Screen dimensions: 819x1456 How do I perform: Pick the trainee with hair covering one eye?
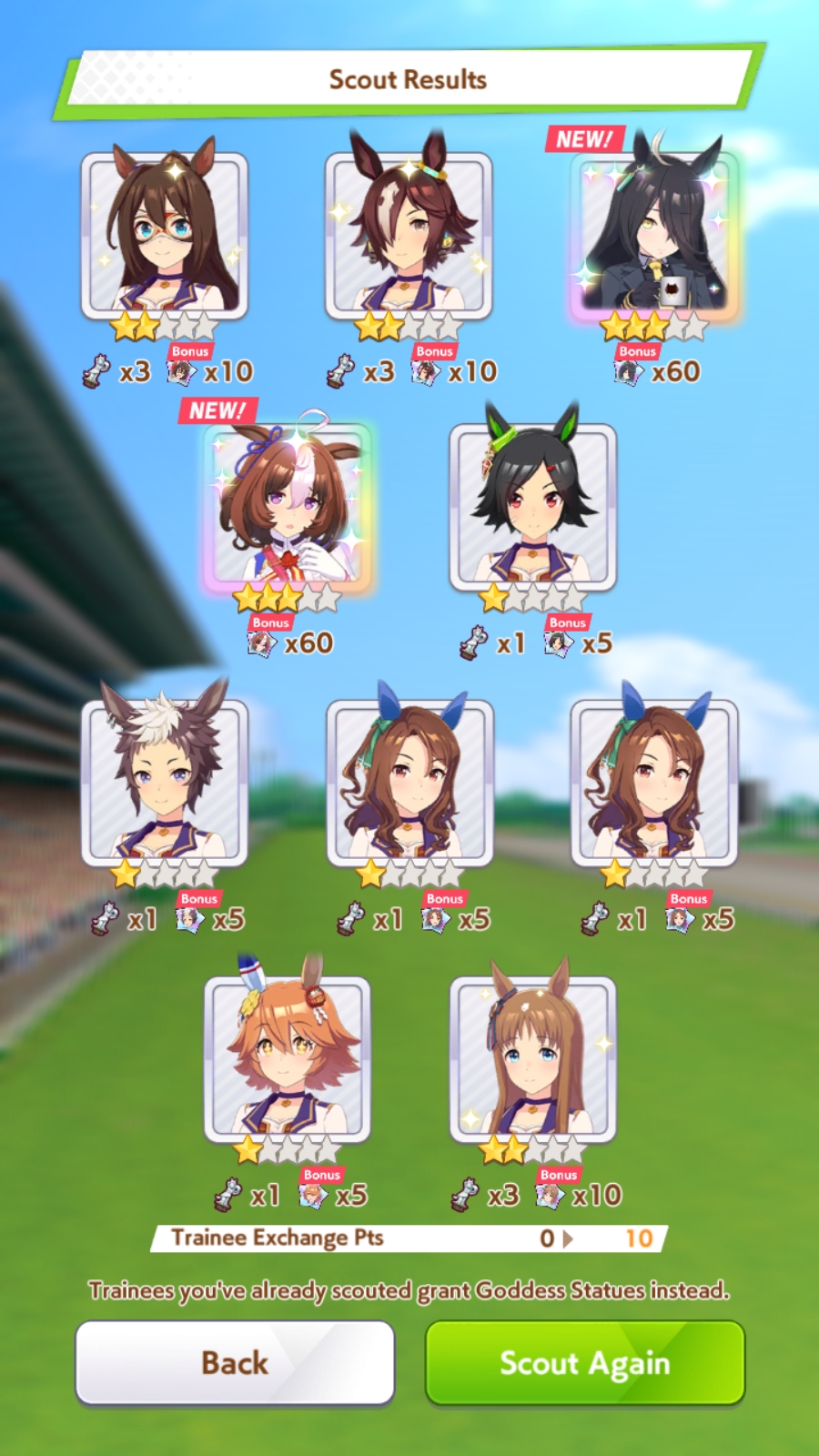409,235
